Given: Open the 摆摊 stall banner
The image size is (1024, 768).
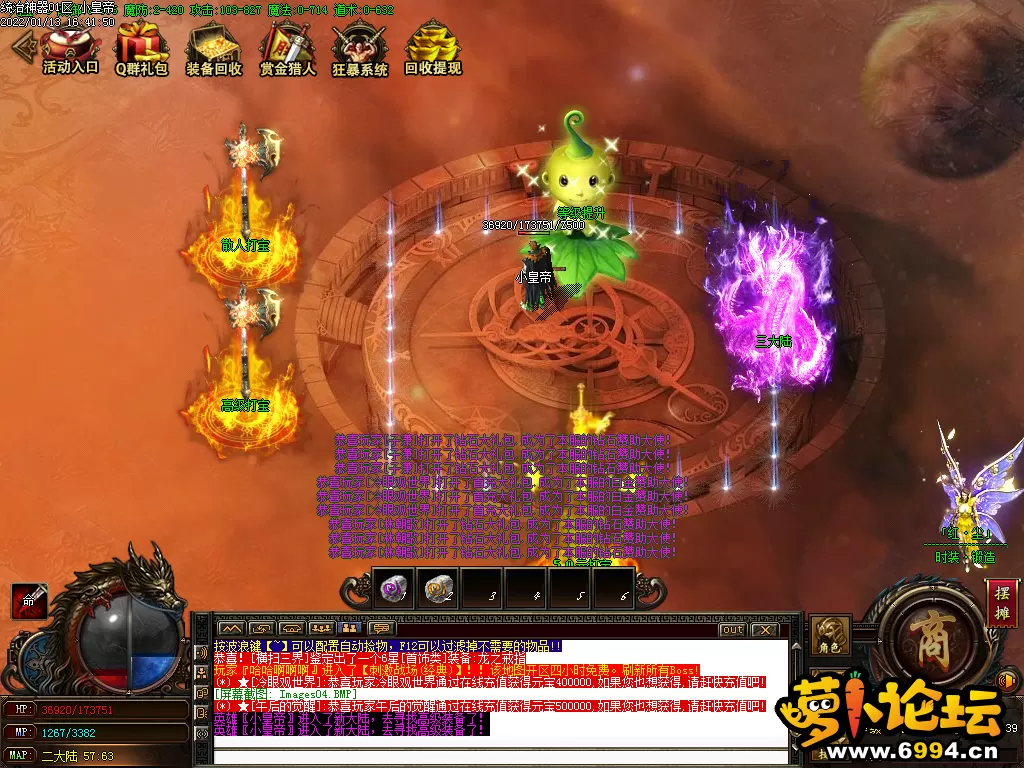Looking at the screenshot, I should click(1002, 603).
